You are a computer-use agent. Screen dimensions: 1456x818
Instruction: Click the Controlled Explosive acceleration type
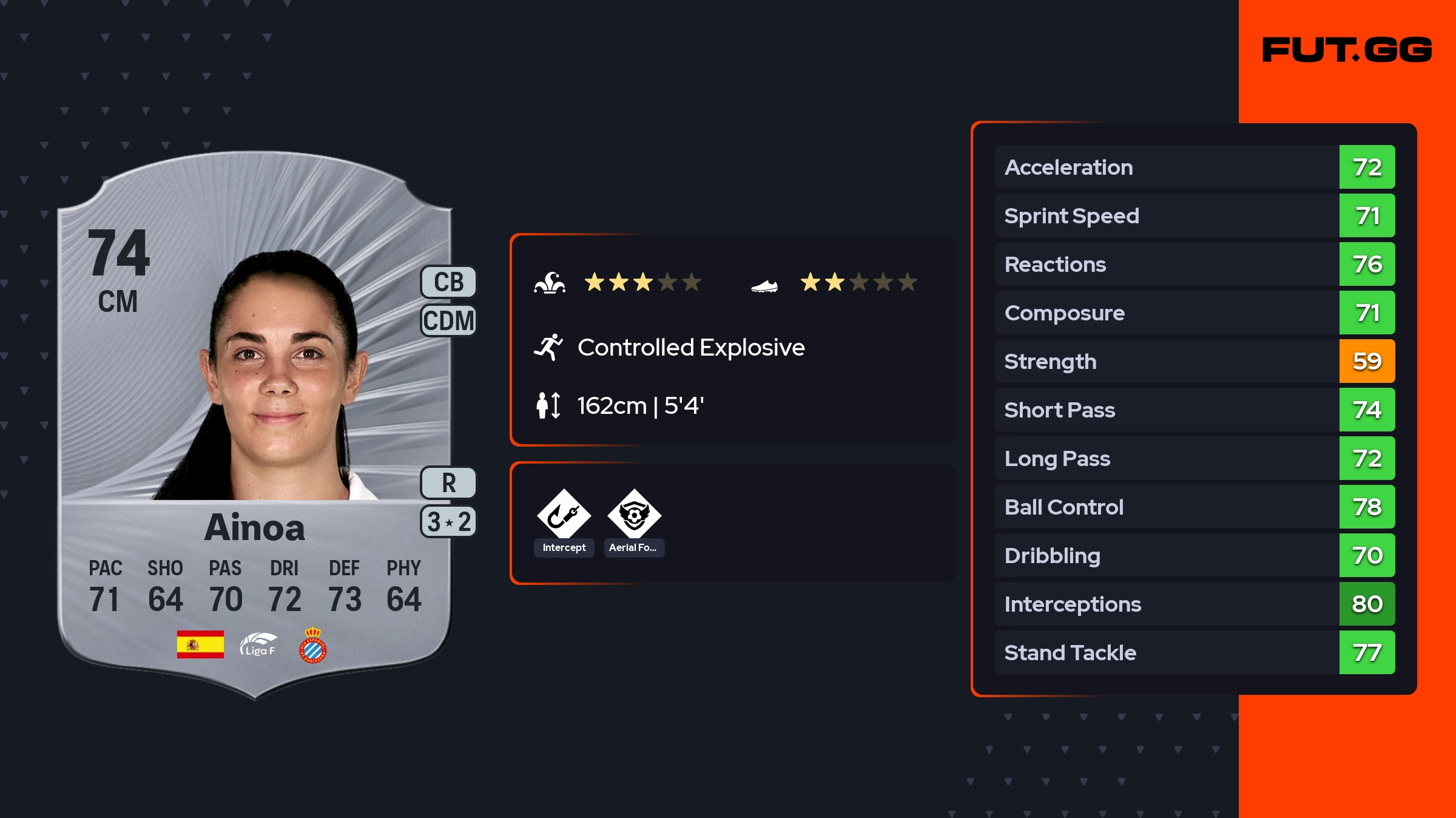click(x=690, y=348)
